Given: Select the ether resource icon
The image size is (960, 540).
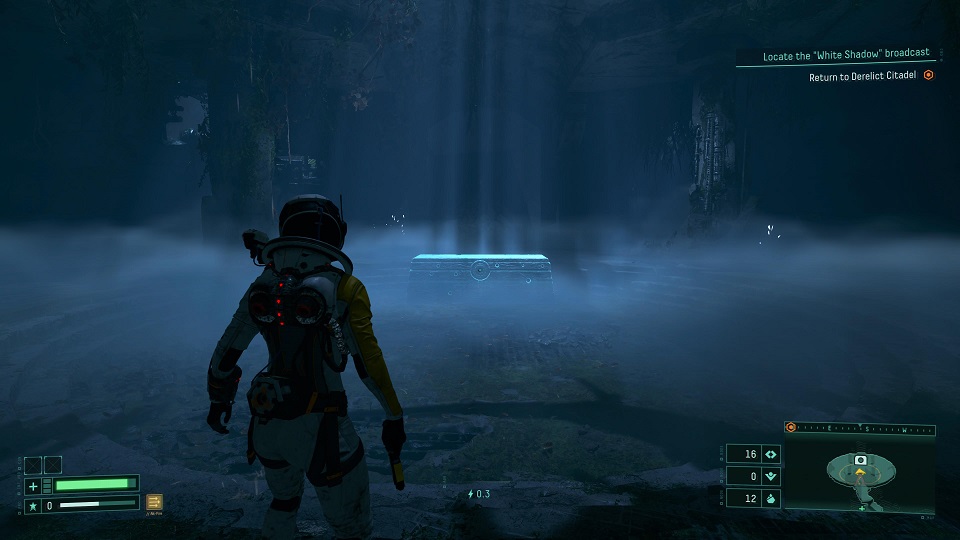Looking at the screenshot, I should tap(770, 477).
